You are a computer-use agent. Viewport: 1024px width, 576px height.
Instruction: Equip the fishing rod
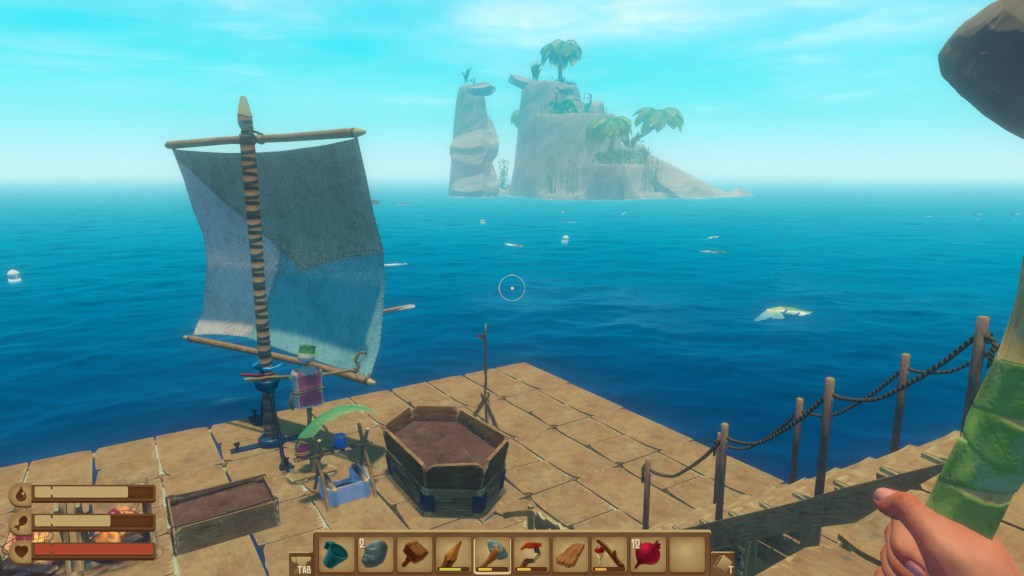coord(609,553)
